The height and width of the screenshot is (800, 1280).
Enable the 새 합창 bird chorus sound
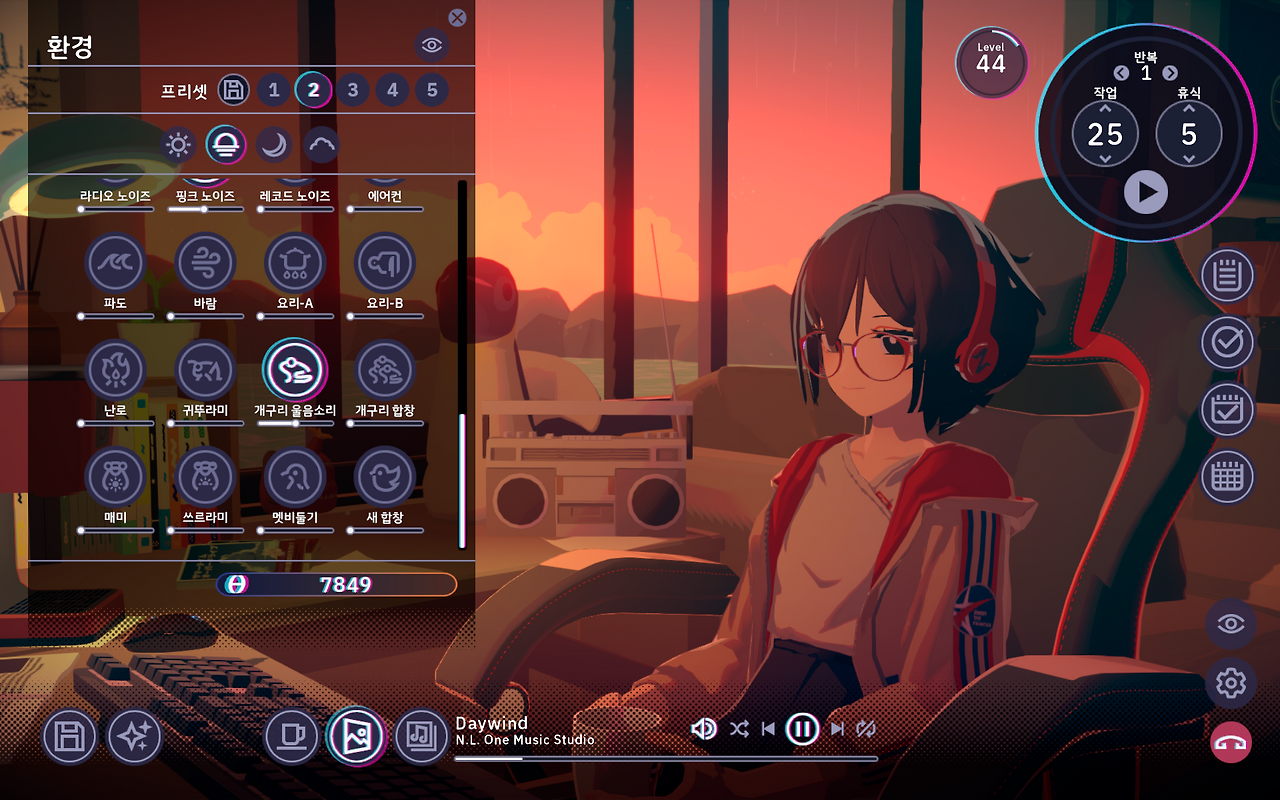click(385, 477)
